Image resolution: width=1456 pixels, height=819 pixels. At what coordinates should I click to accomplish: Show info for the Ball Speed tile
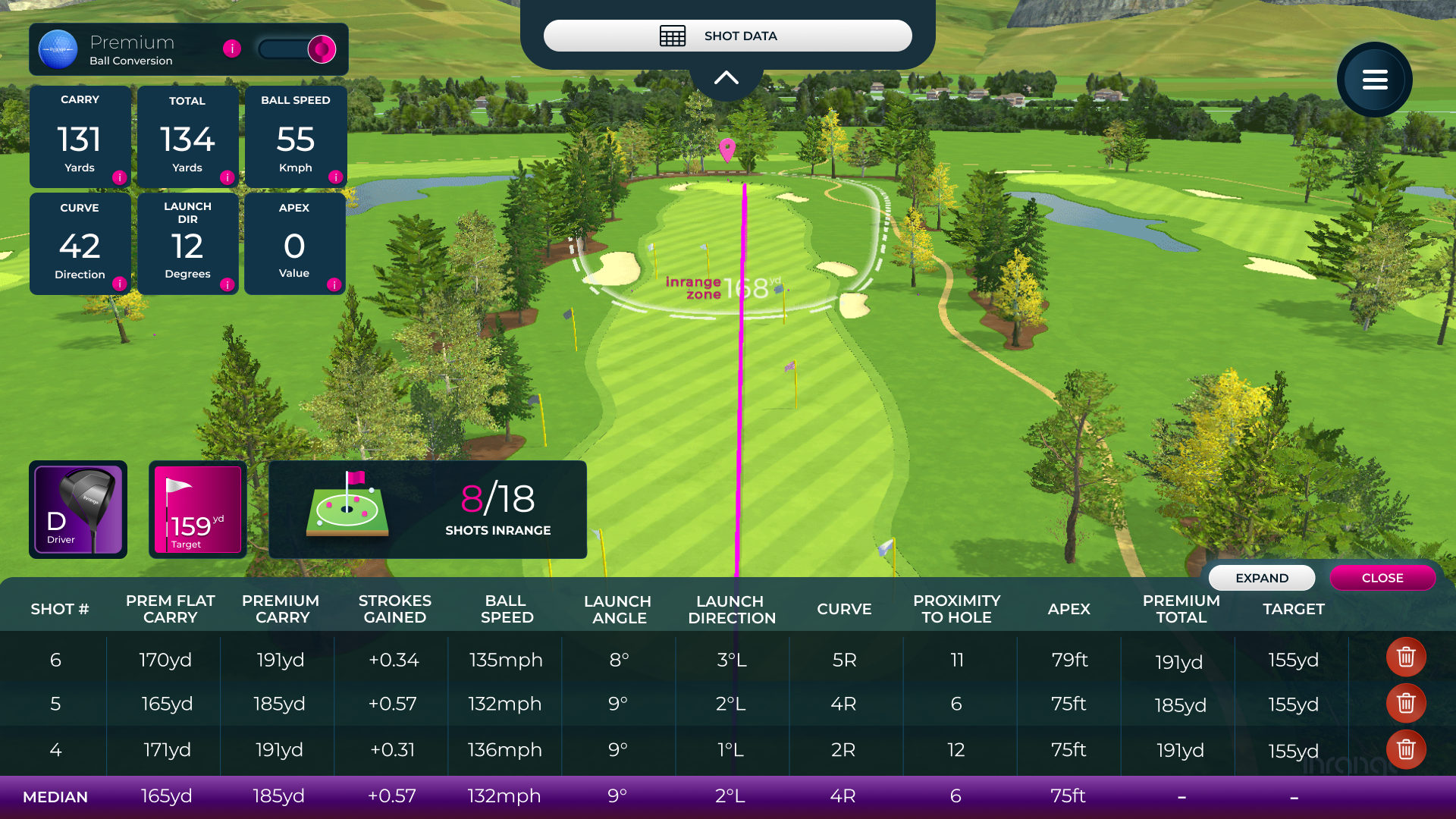pyautogui.click(x=335, y=177)
